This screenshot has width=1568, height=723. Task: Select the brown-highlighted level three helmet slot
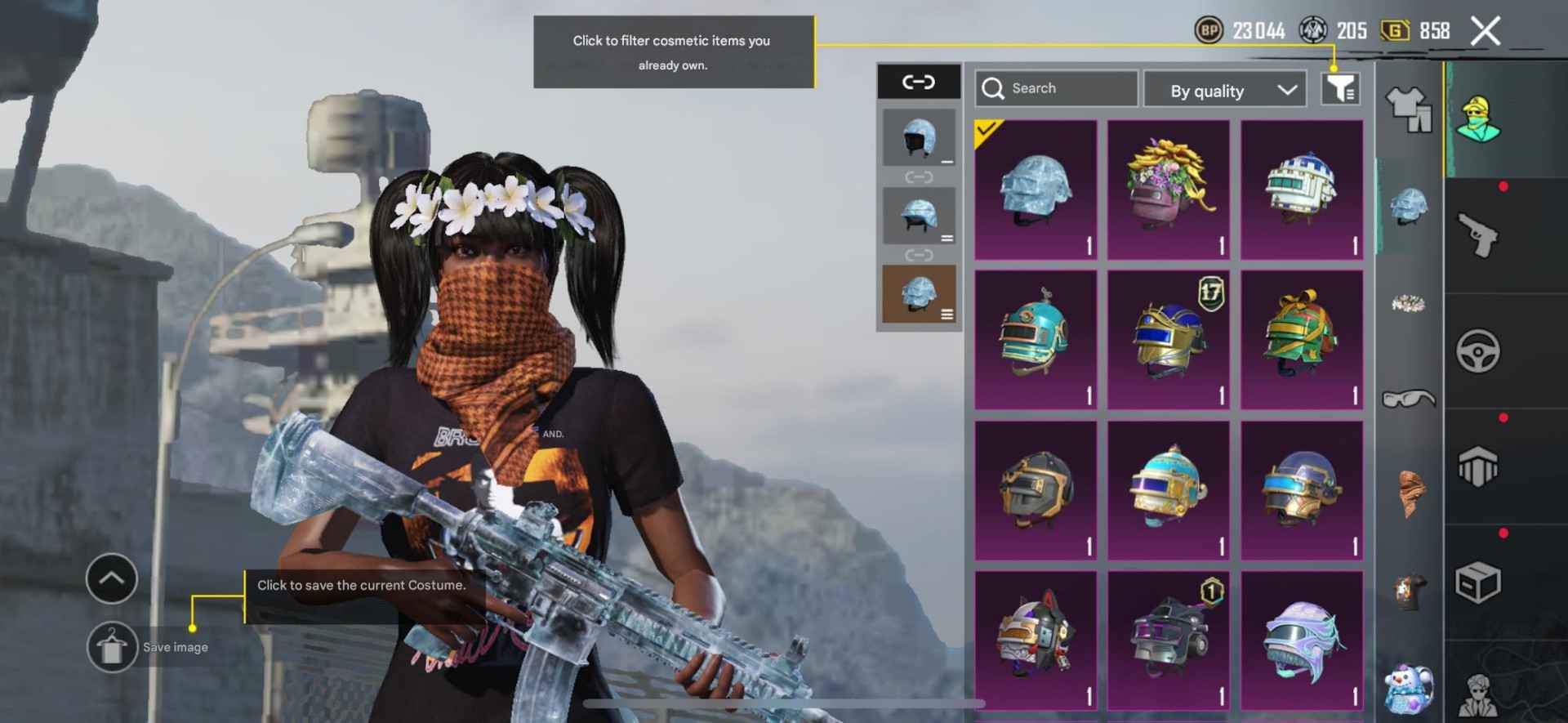919,293
